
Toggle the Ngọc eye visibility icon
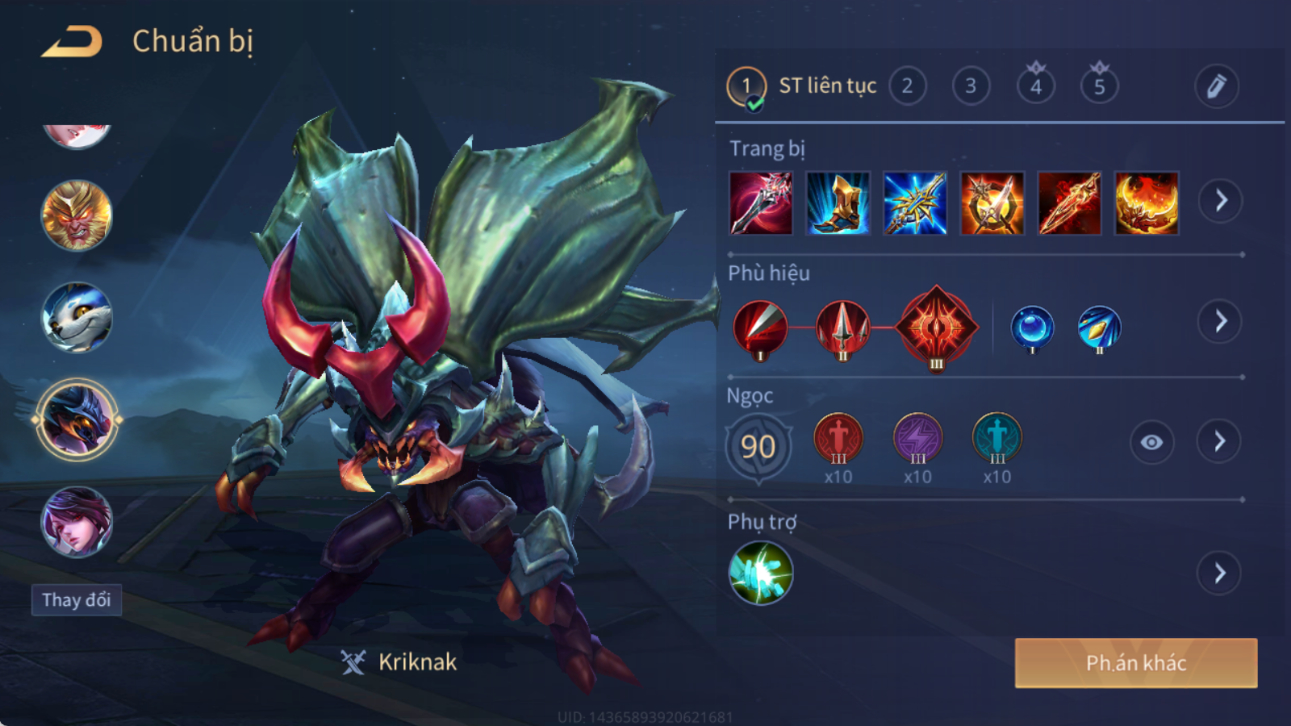coord(1151,442)
